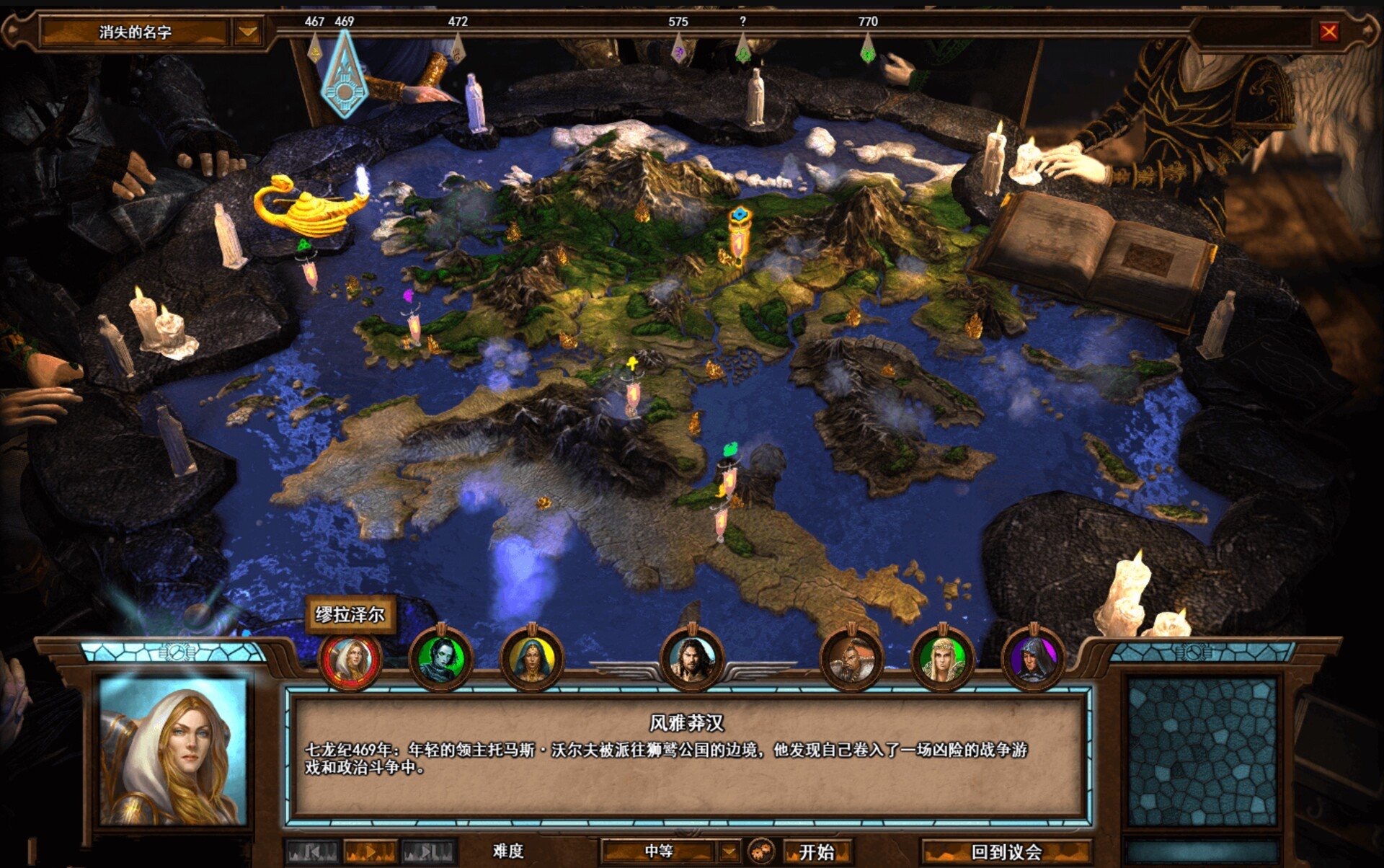Skip to the next map with skip-forward button
This screenshot has width=1384, height=868.
click(x=427, y=852)
